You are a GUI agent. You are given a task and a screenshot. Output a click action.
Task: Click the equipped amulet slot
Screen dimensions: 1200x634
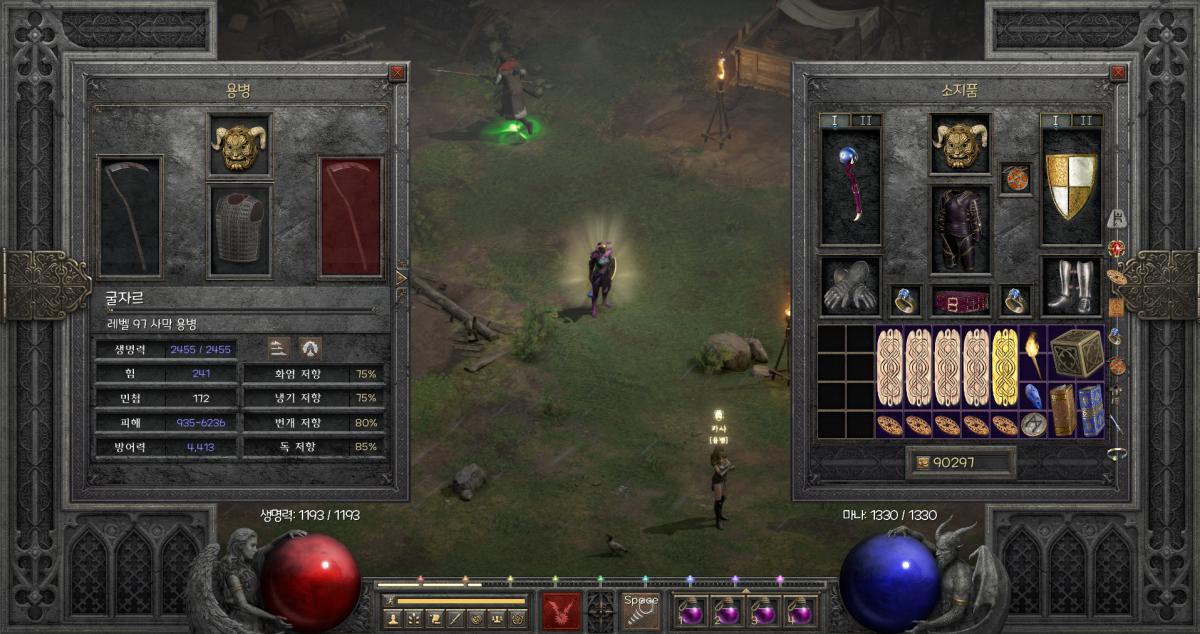click(1015, 179)
